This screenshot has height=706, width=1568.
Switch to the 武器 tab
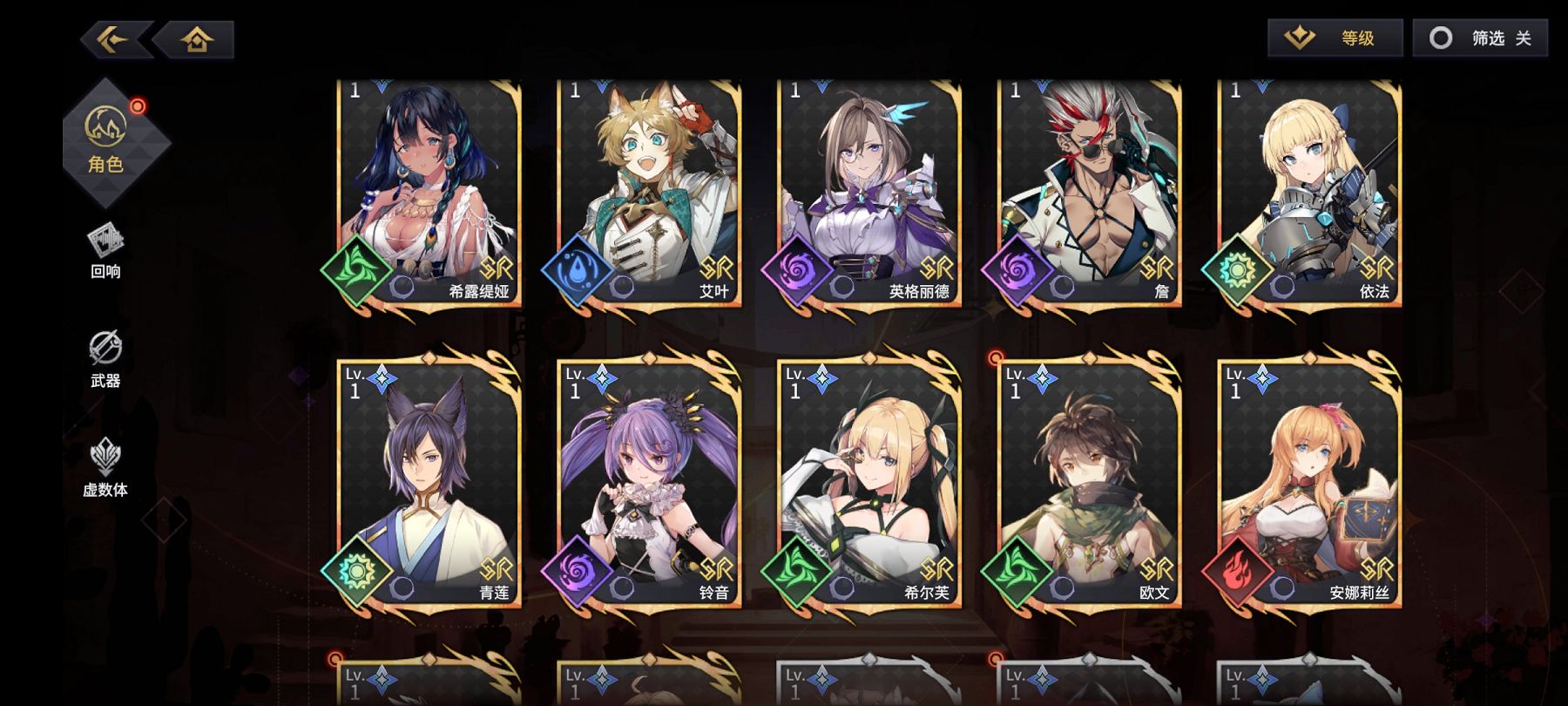click(x=105, y=358)
